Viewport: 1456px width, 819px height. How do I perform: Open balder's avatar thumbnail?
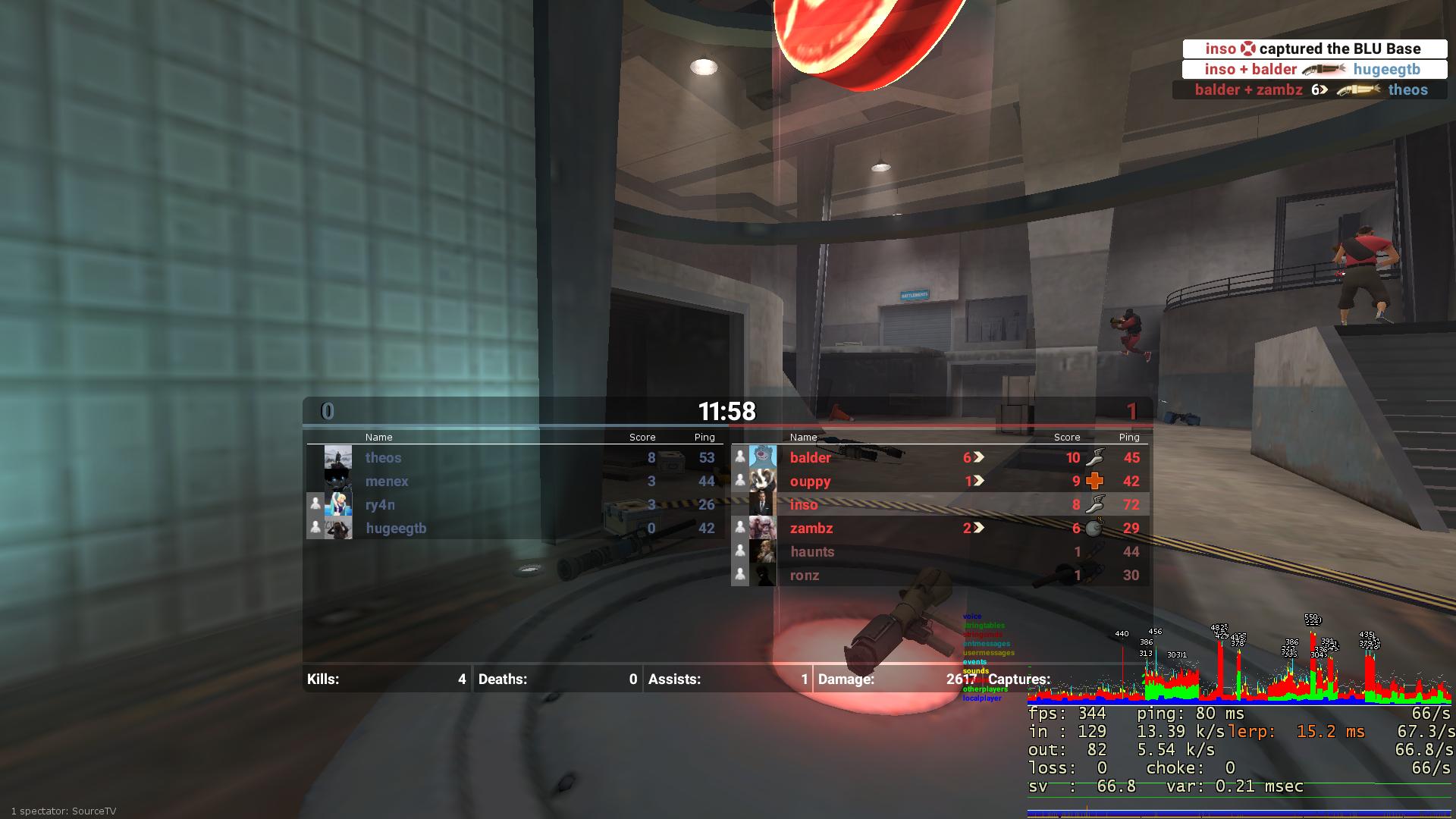pos(763,457)
